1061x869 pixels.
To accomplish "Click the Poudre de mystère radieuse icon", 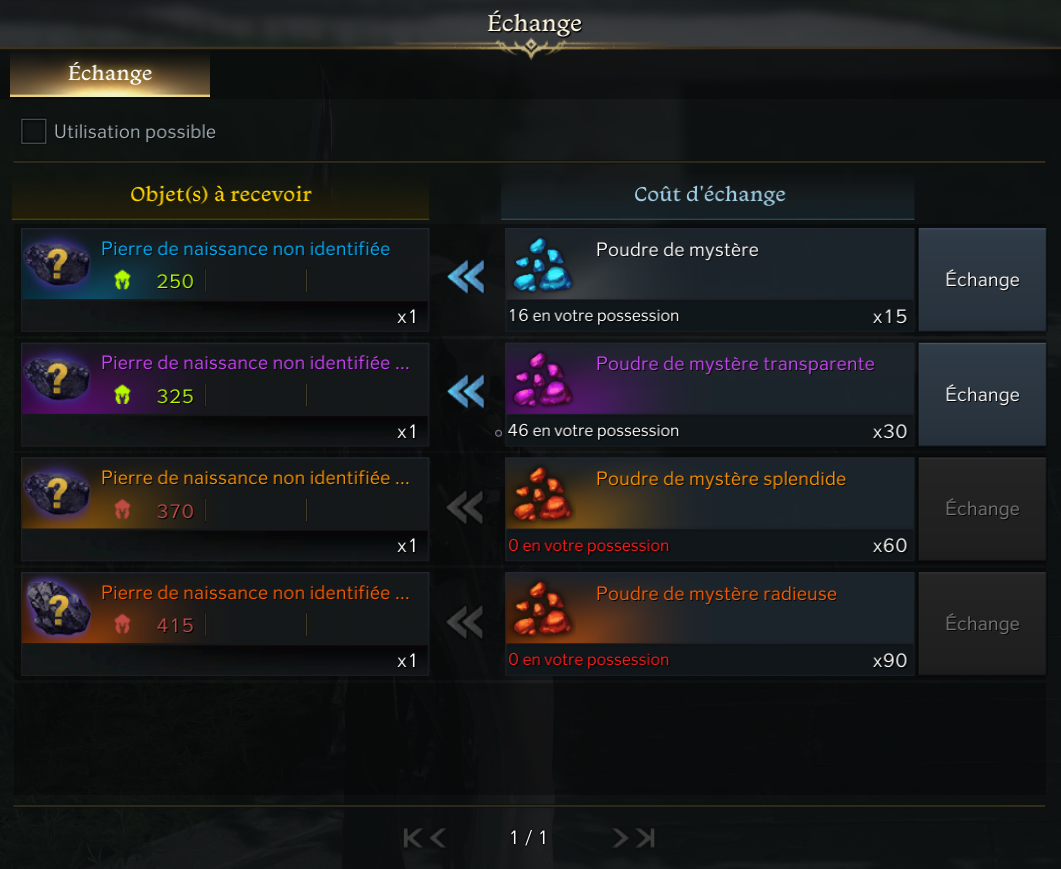I will (542, 611).
